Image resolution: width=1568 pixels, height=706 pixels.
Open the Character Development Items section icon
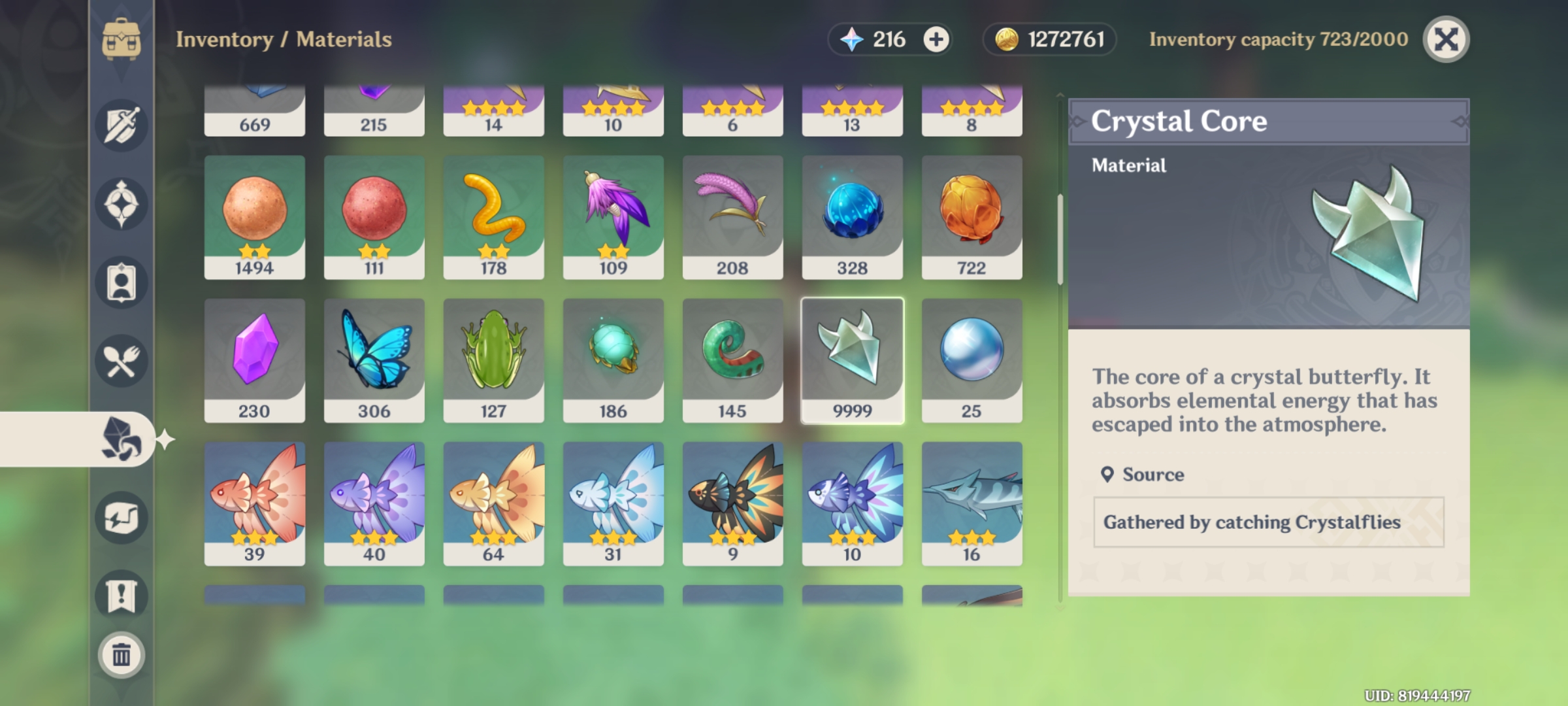coord(121,282)
